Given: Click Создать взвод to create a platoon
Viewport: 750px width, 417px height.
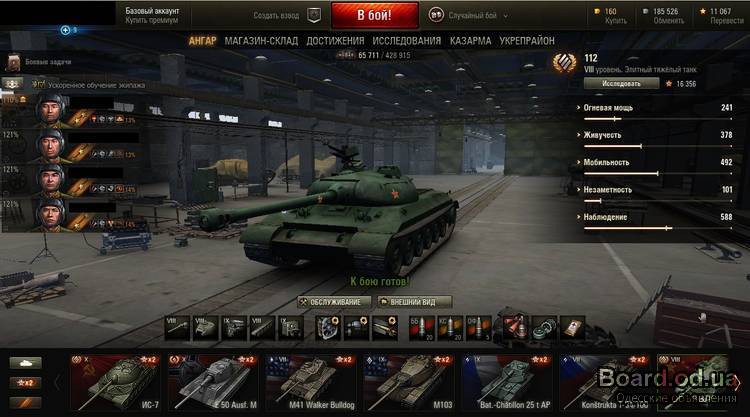Looking at the screenshot, I should coord(276,15).
